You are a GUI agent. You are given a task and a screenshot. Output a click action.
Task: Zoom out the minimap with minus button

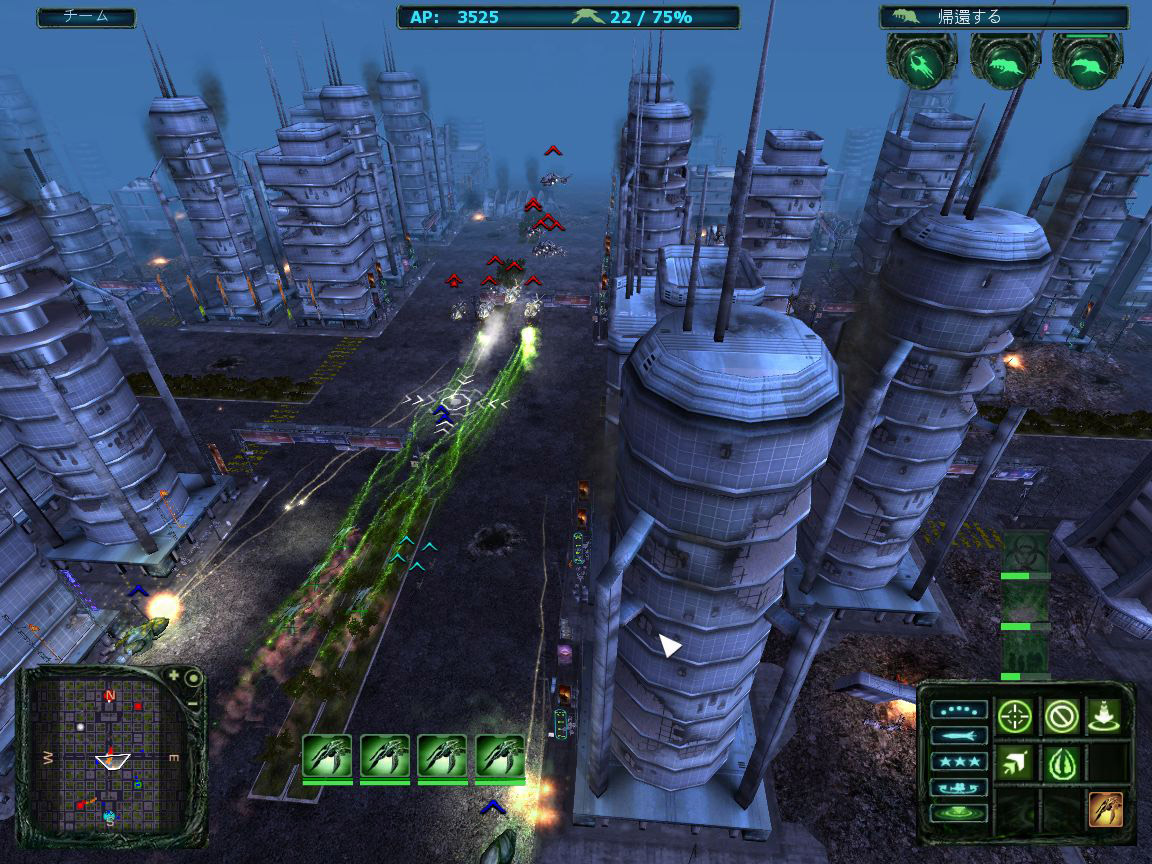click(192, 702)
